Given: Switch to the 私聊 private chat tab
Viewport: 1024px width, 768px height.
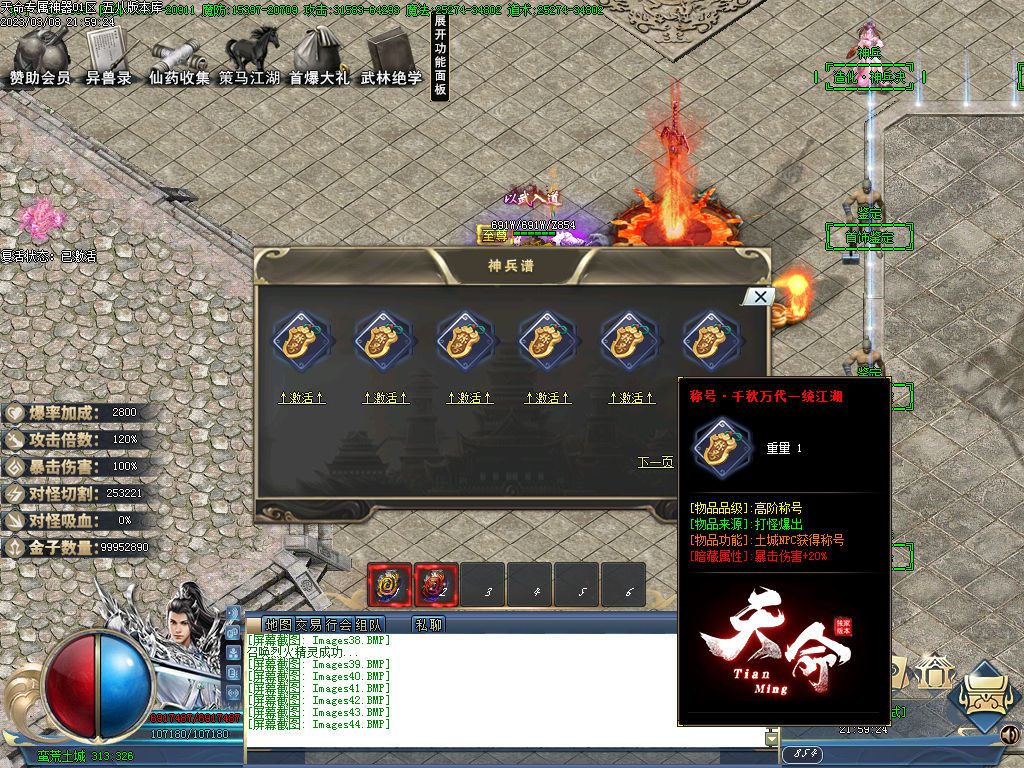Looking at the screenshot, I should pyautogui.click(x=429, y=624).
